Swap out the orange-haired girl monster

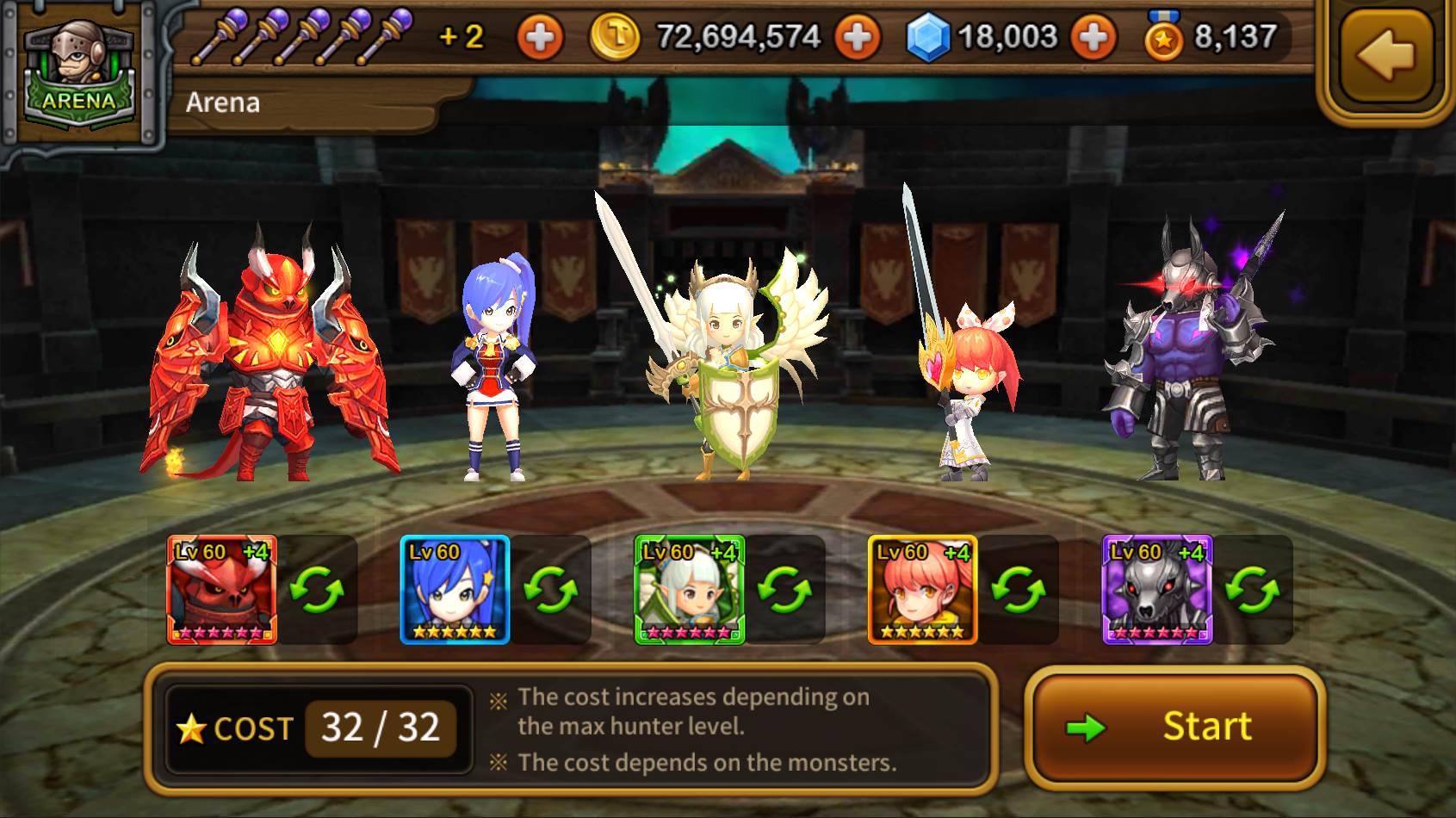click(x=1019, y=591)
